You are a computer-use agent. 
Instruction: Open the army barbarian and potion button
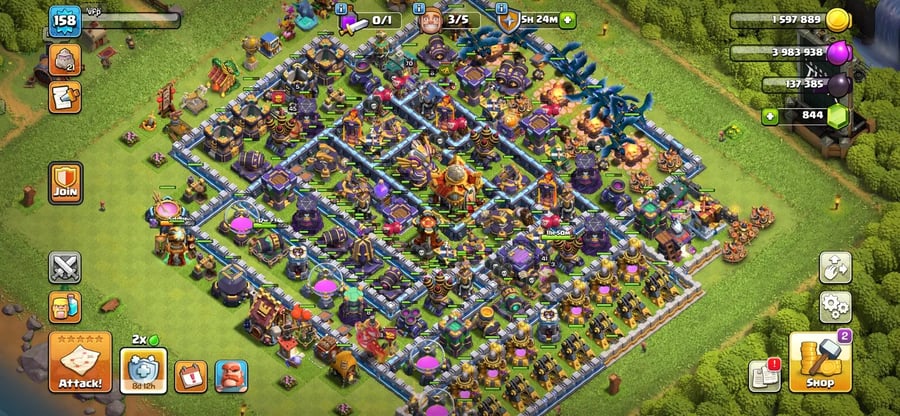click(65, 306)
